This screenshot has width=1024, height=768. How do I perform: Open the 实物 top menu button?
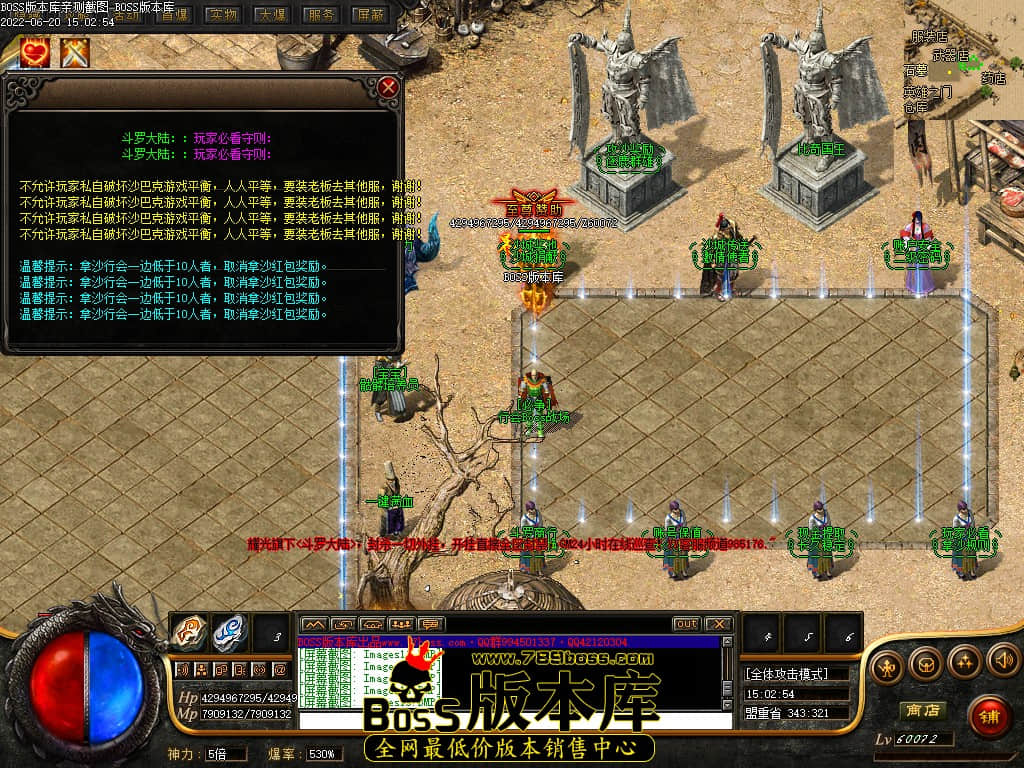point(223,15)
